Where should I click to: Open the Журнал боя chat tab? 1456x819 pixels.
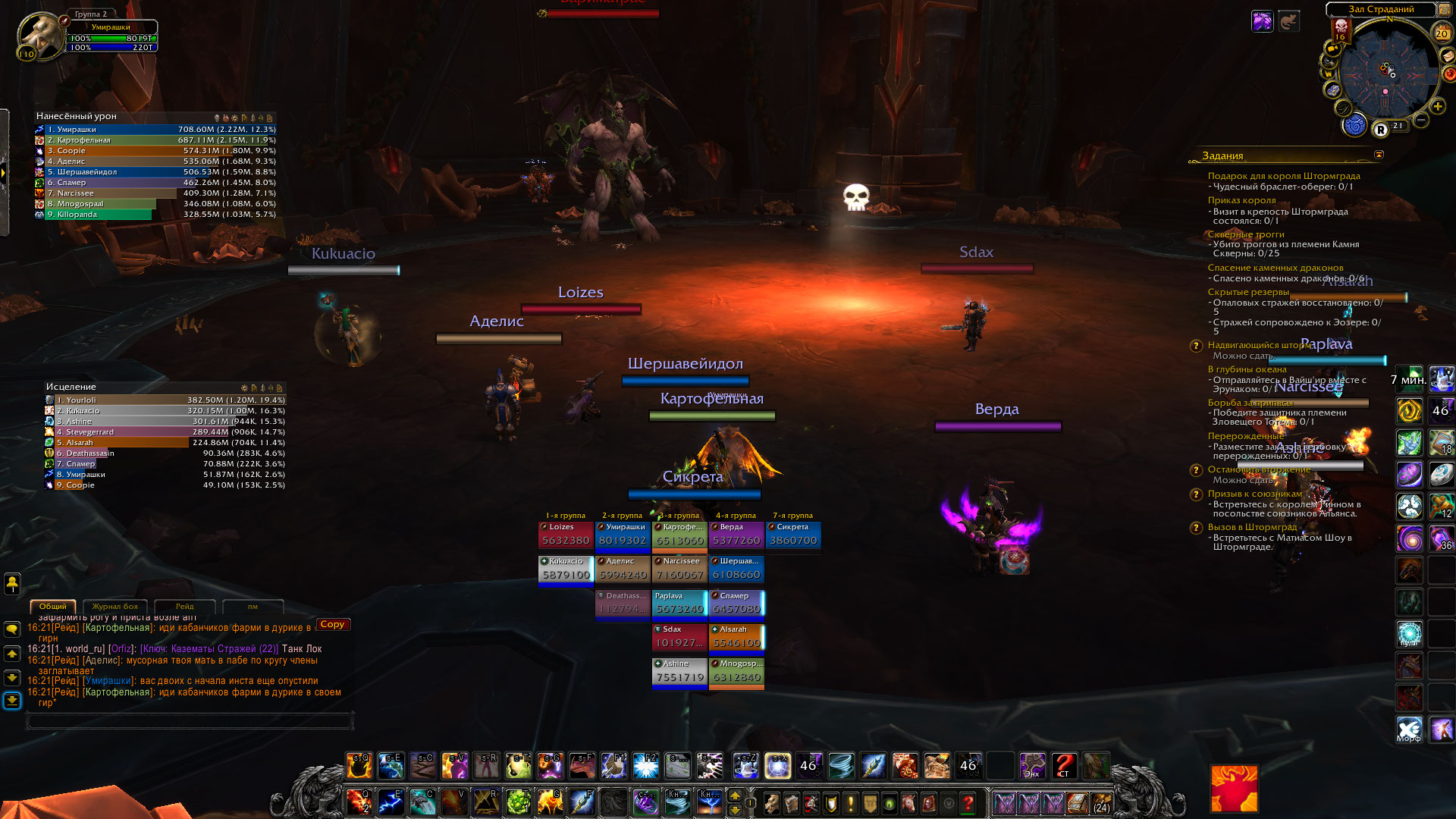[x=115, y=607]
